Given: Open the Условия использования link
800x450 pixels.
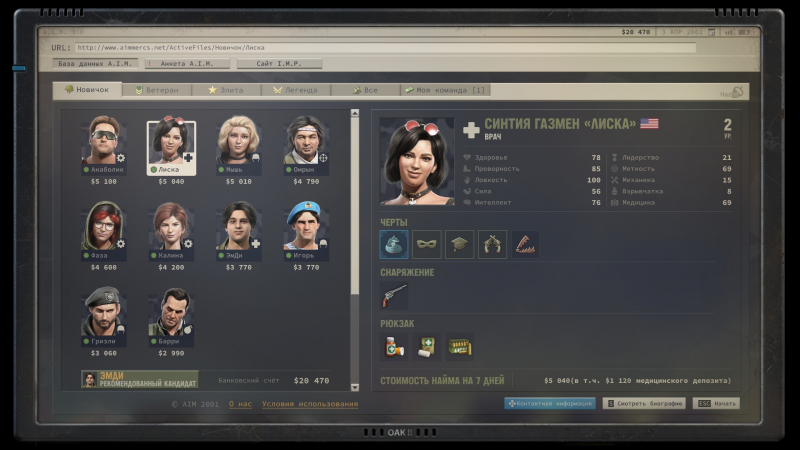Looking at the screenshot, I should click(310, 404).
